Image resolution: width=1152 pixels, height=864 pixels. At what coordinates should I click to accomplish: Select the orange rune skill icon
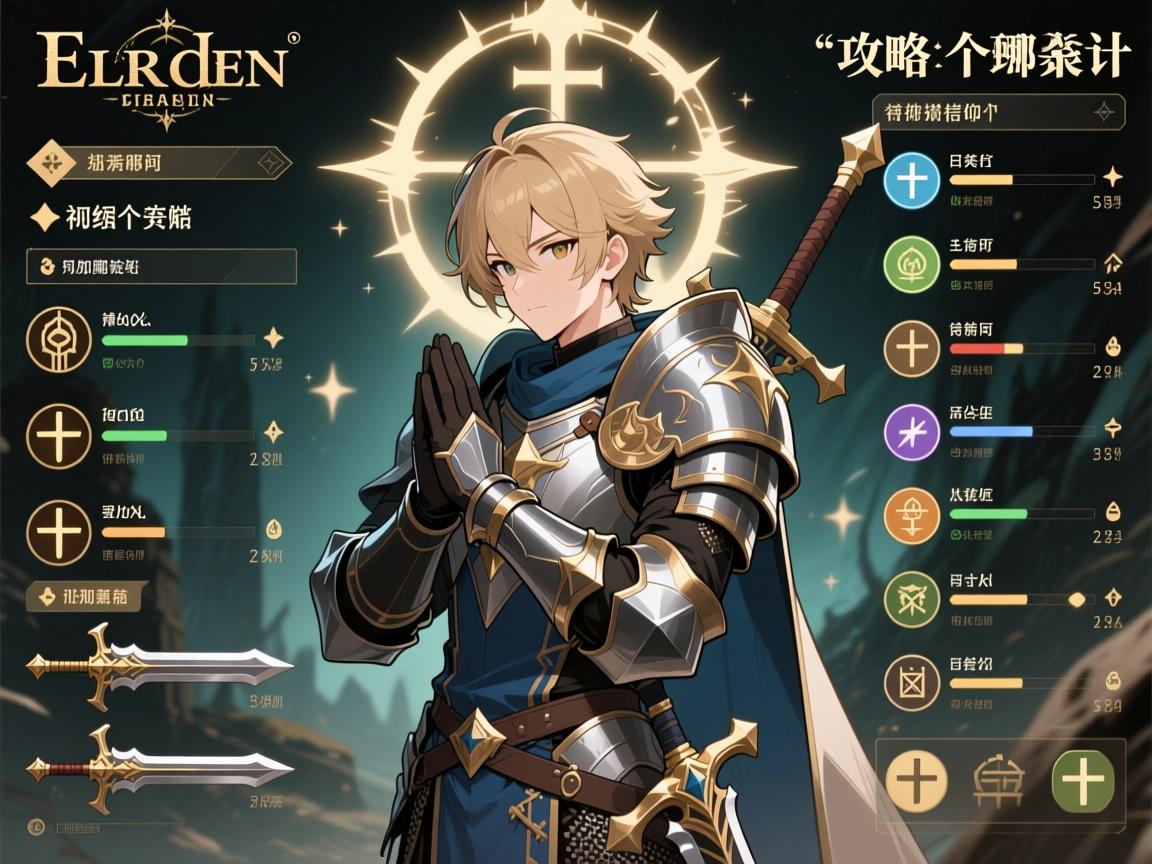(x=913, y=516)
